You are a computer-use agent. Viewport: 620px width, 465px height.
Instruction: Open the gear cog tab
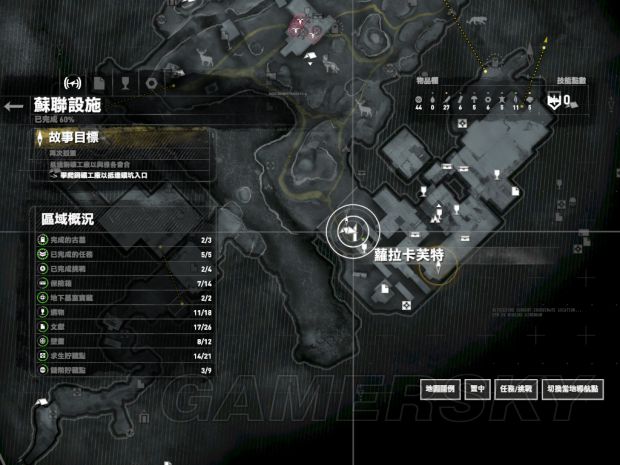(151, 82)
